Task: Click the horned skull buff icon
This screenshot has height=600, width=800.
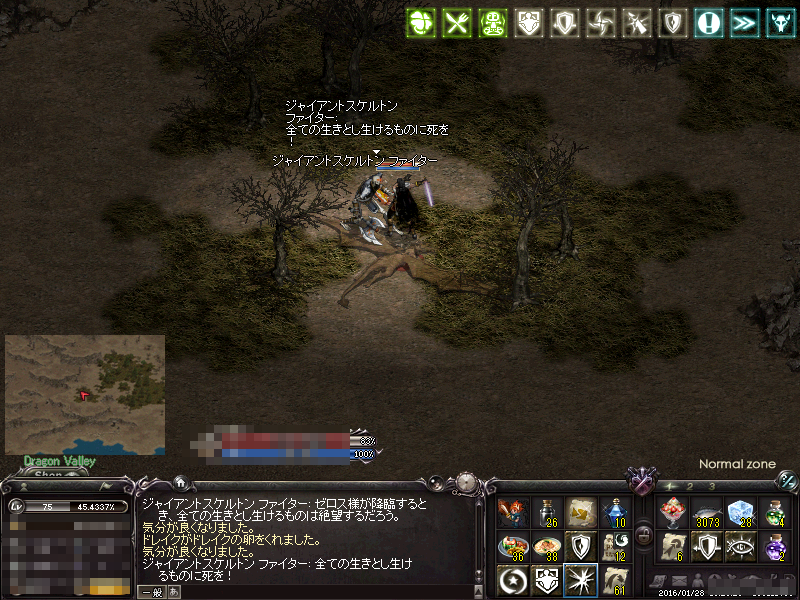Action: [x=777, y=23]
